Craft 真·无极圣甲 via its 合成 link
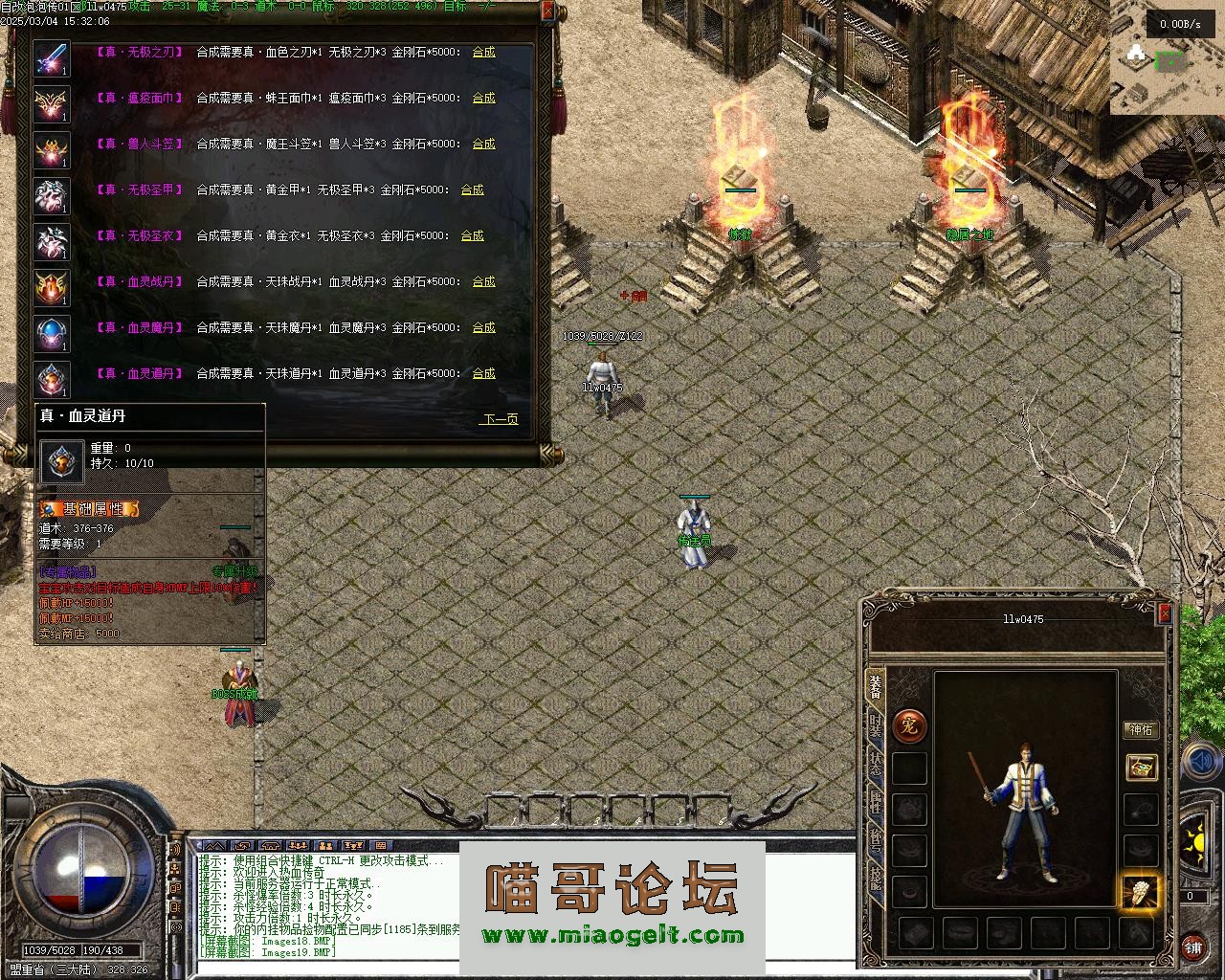 point(472,189)
